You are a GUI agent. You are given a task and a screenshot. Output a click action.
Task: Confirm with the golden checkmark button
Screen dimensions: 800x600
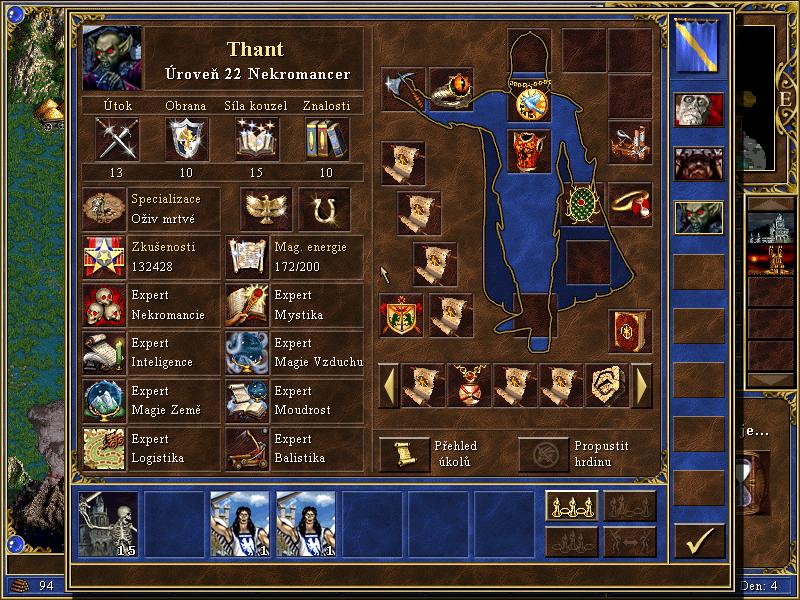point(699,541)
